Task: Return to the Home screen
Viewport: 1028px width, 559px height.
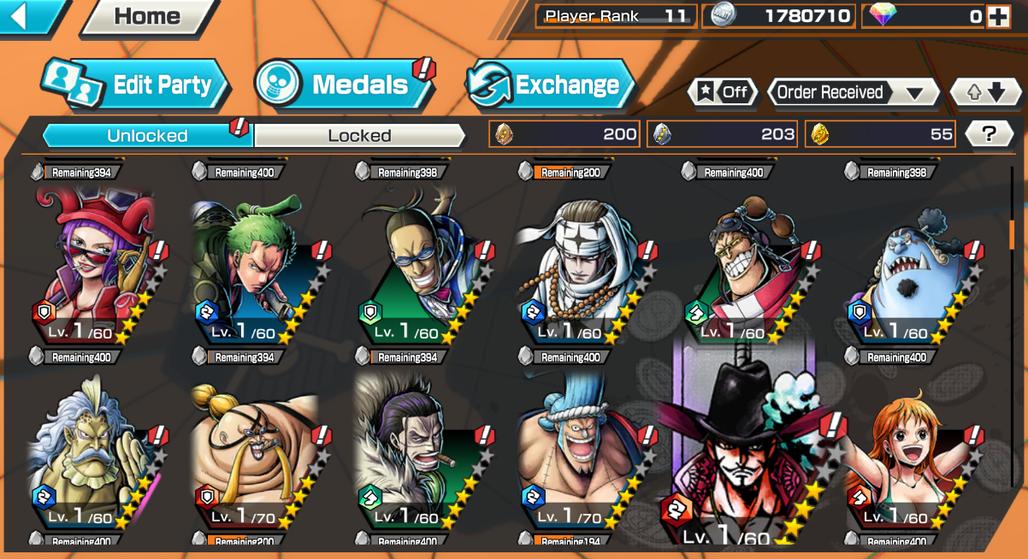Action: click(147, 16)
